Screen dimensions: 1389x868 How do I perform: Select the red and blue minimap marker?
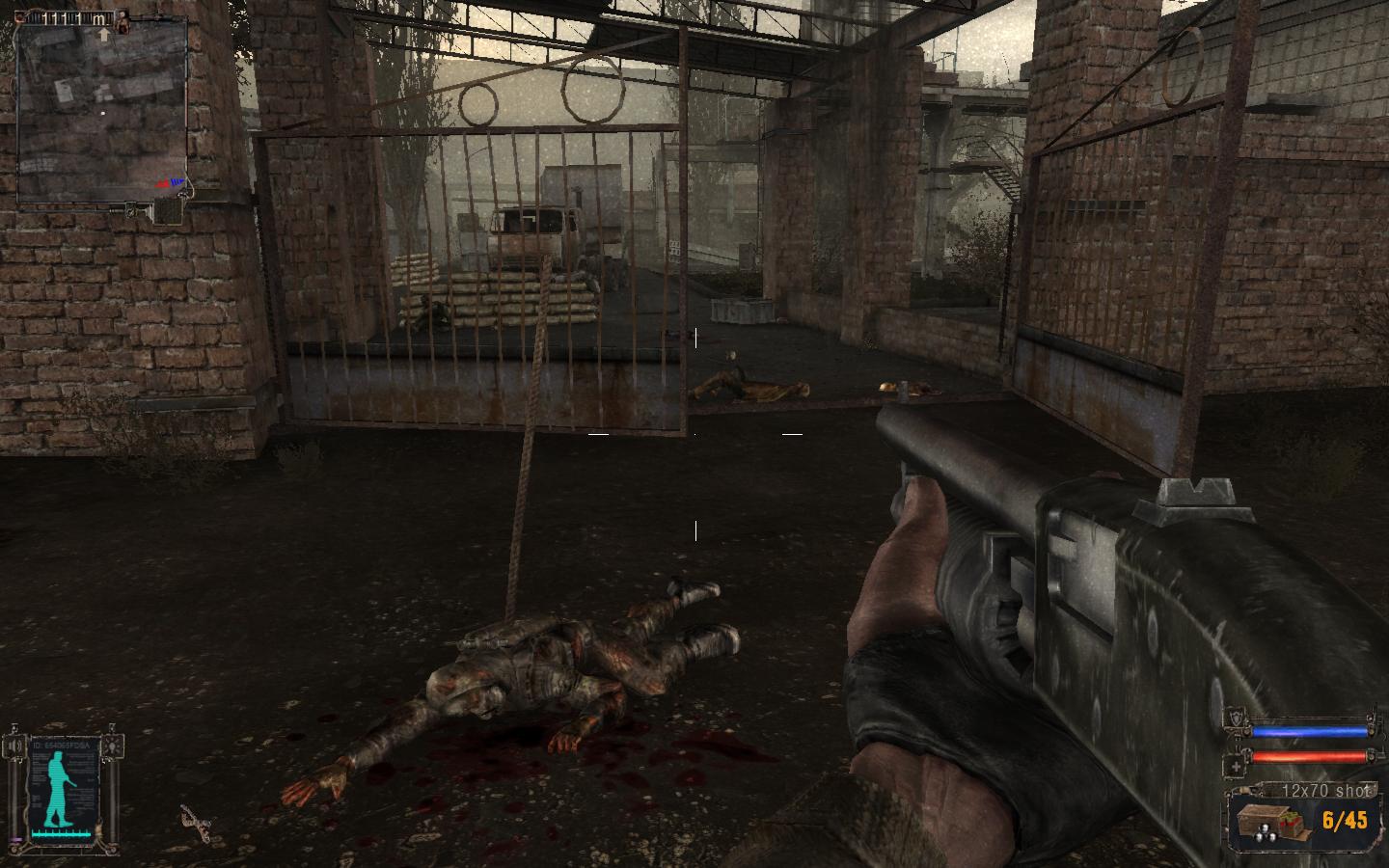click(x=171, y=181)
